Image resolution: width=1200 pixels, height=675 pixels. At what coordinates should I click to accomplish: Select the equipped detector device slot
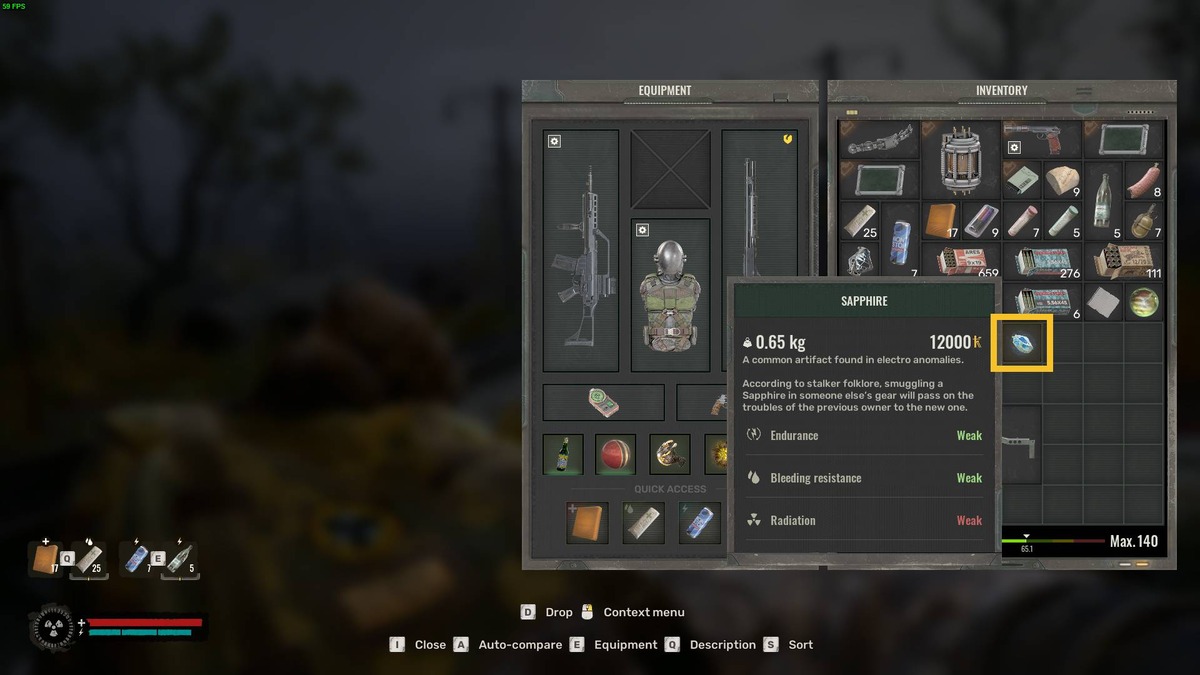[603, 402]
